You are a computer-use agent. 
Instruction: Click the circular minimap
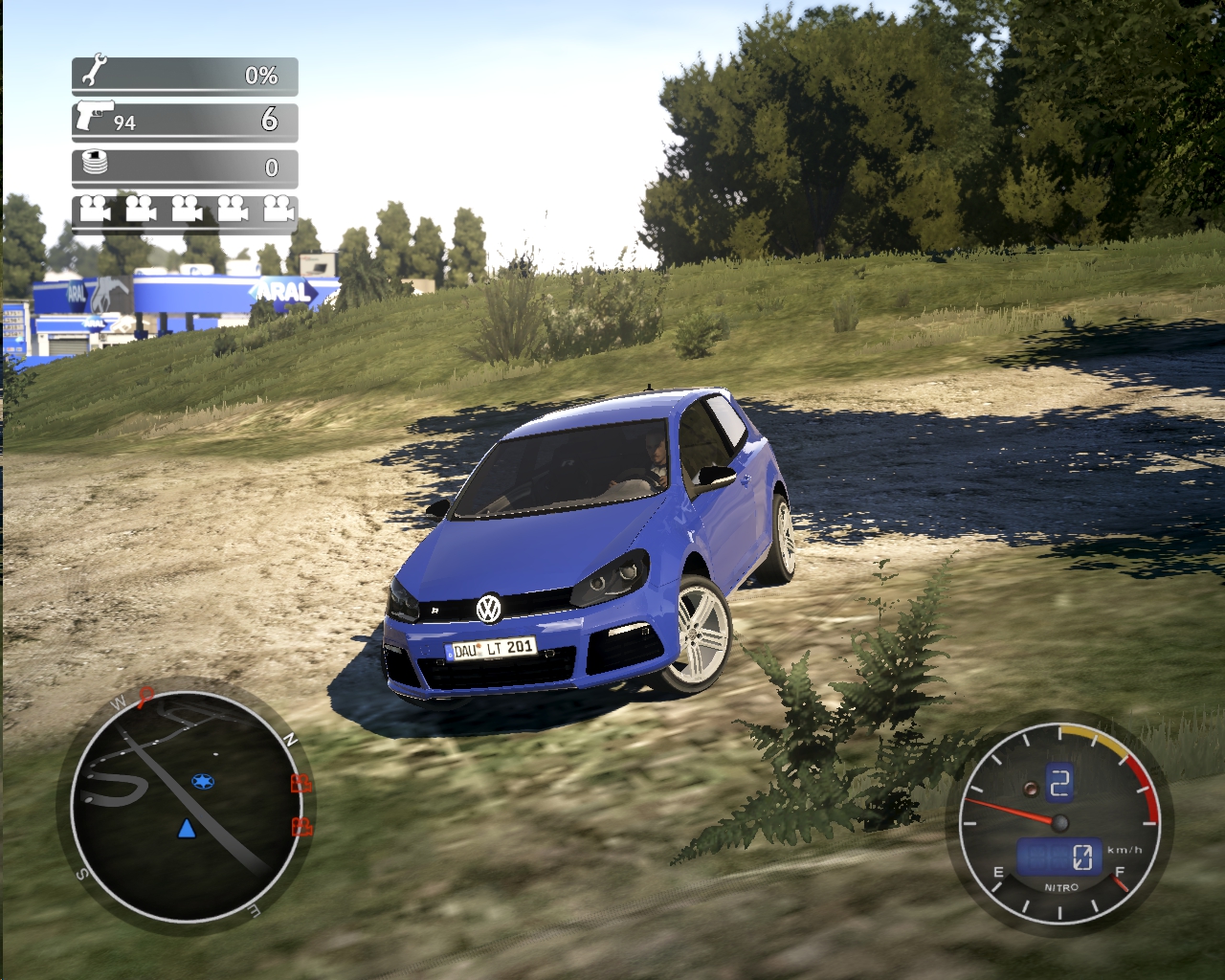[184, 806]
